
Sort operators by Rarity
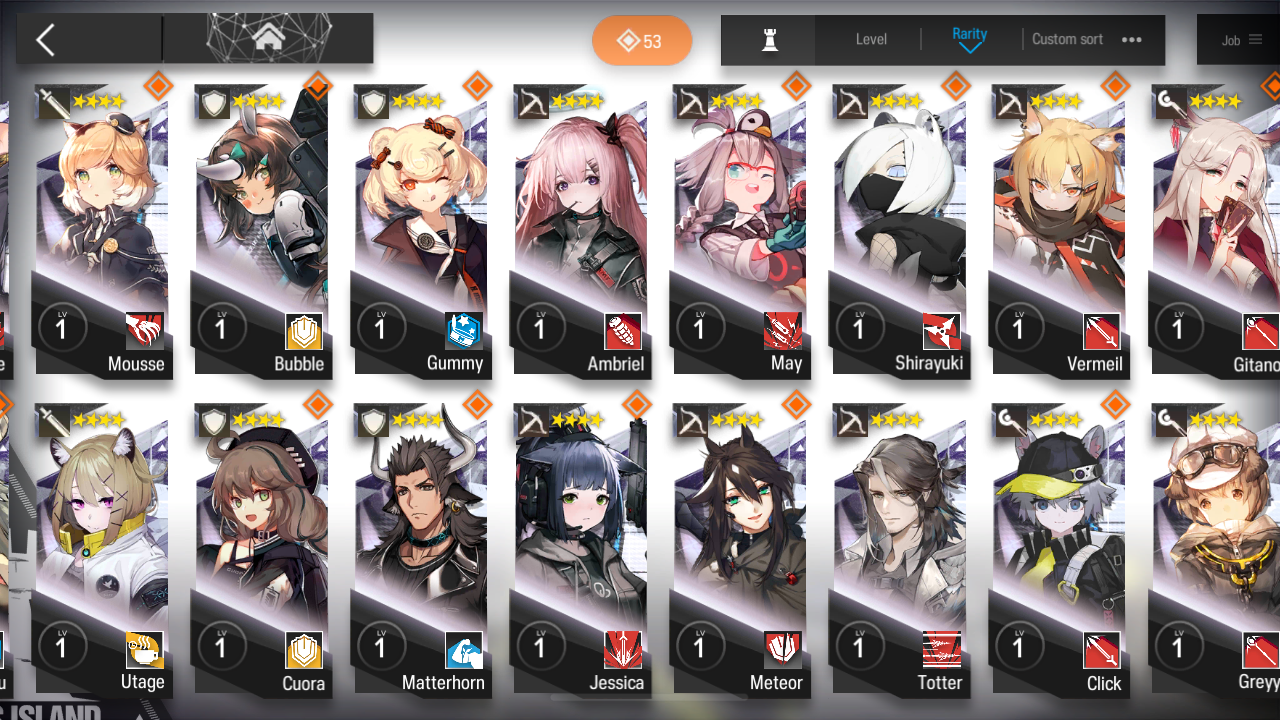pos(969,39)
